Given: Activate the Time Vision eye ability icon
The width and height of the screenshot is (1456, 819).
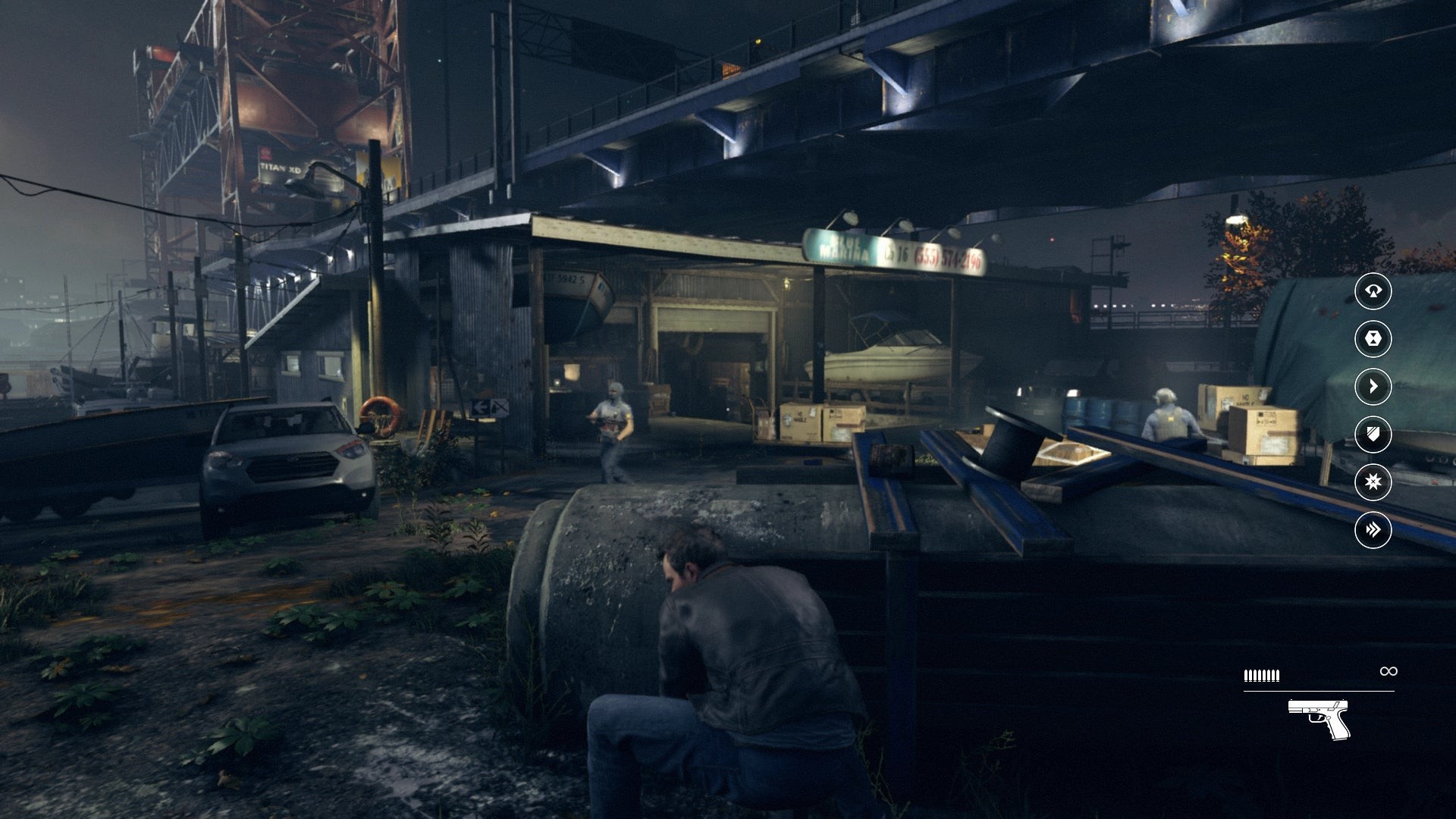Looking at the screenshot, I should click(x=1373, y=291).
